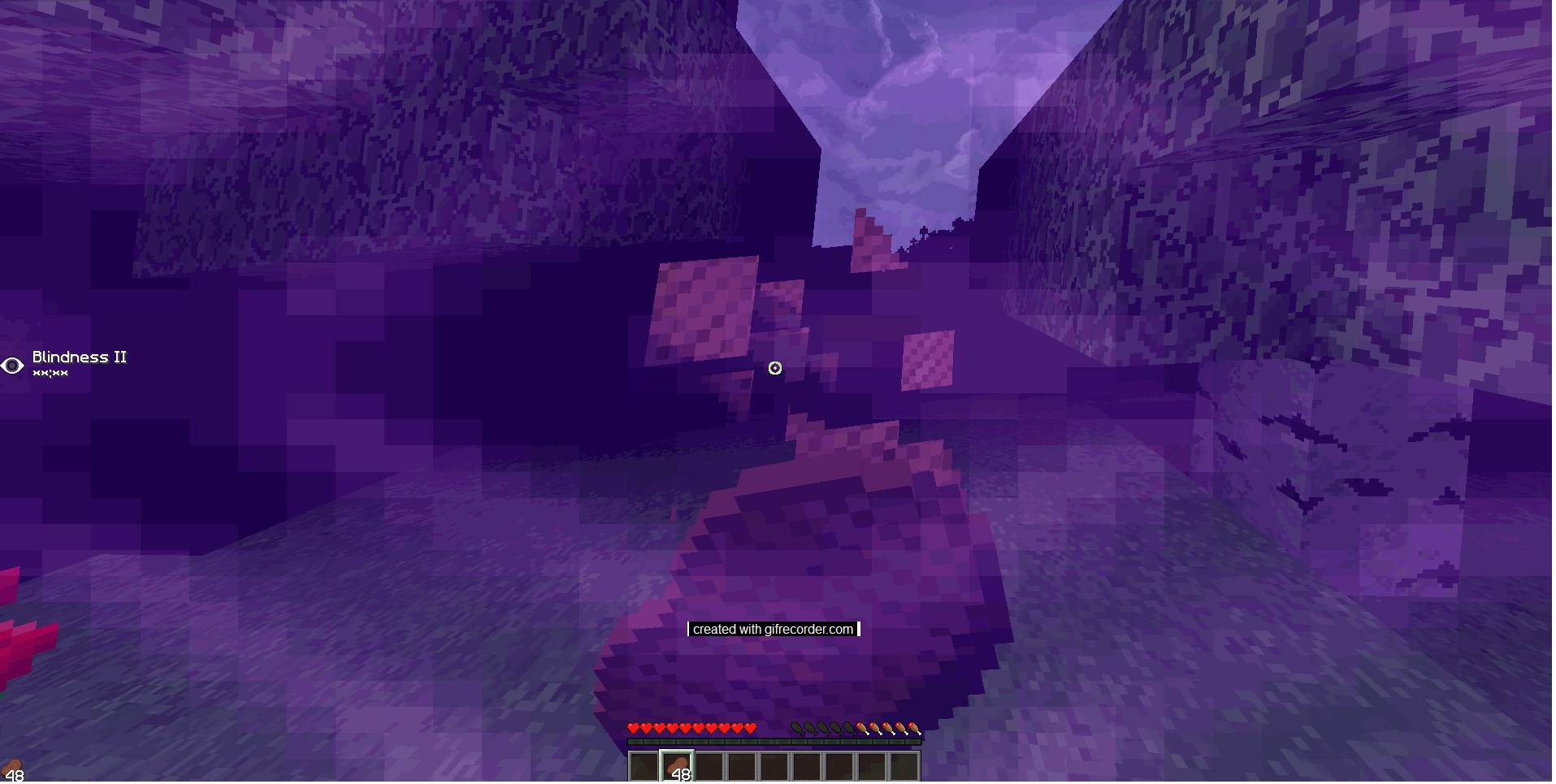This screenshot has width=1556, height=784.
Task: Click the last heart on the health bar
Action: click(x=750, y=728)
